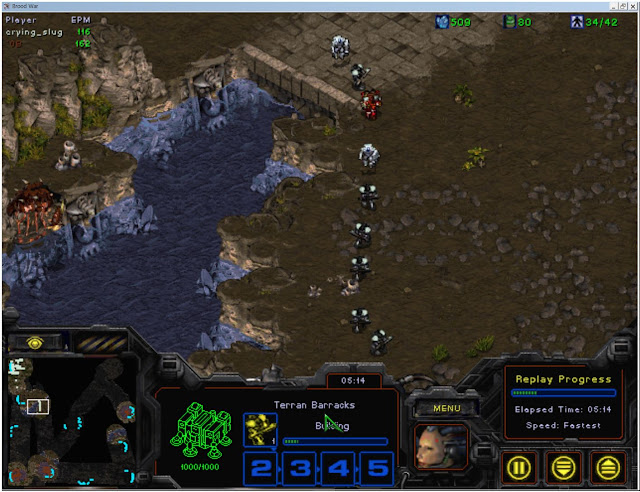This screenshot has height=492, width=640.
Task: Click queue slot number 2
Action: pos(260,467)
